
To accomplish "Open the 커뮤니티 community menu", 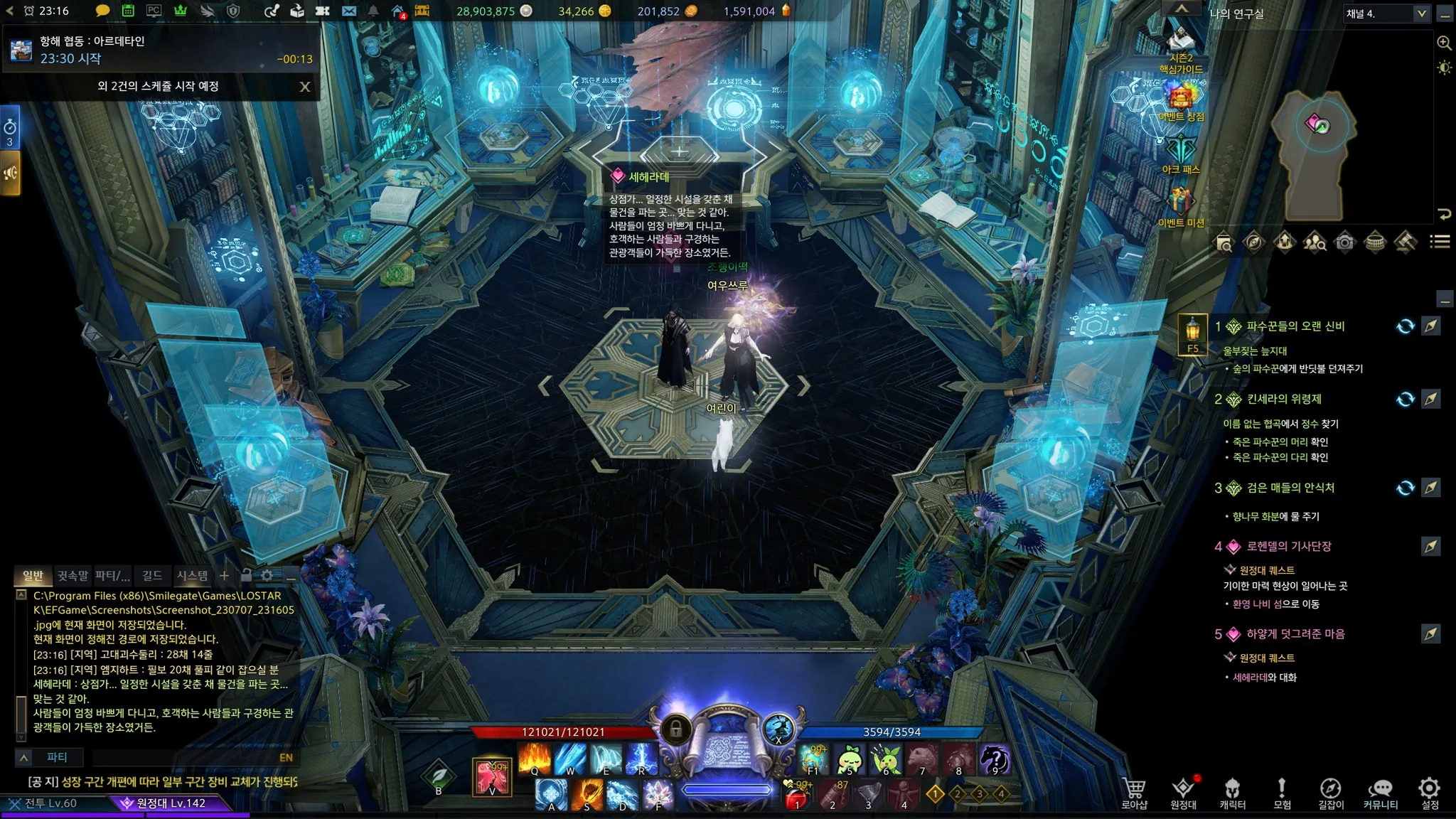I will point(1380,793).
